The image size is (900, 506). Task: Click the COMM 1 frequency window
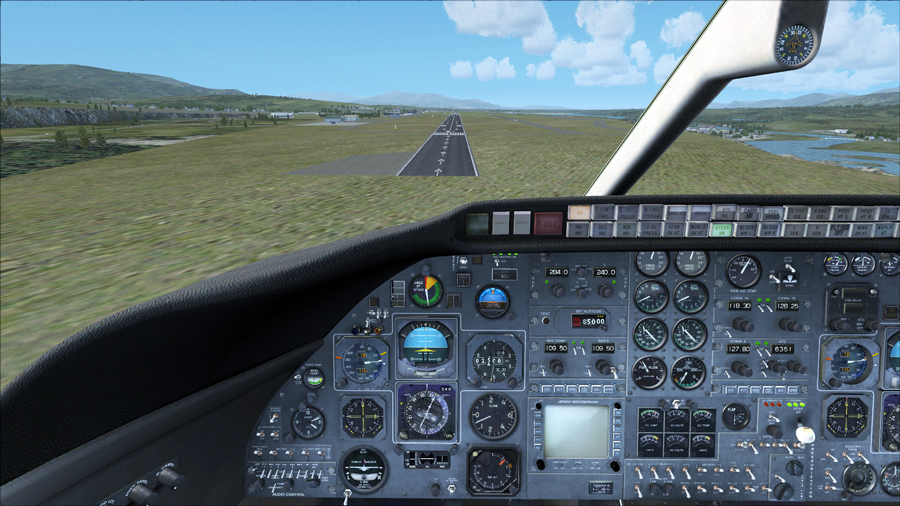pyautogui.click(x=740, y=306)
